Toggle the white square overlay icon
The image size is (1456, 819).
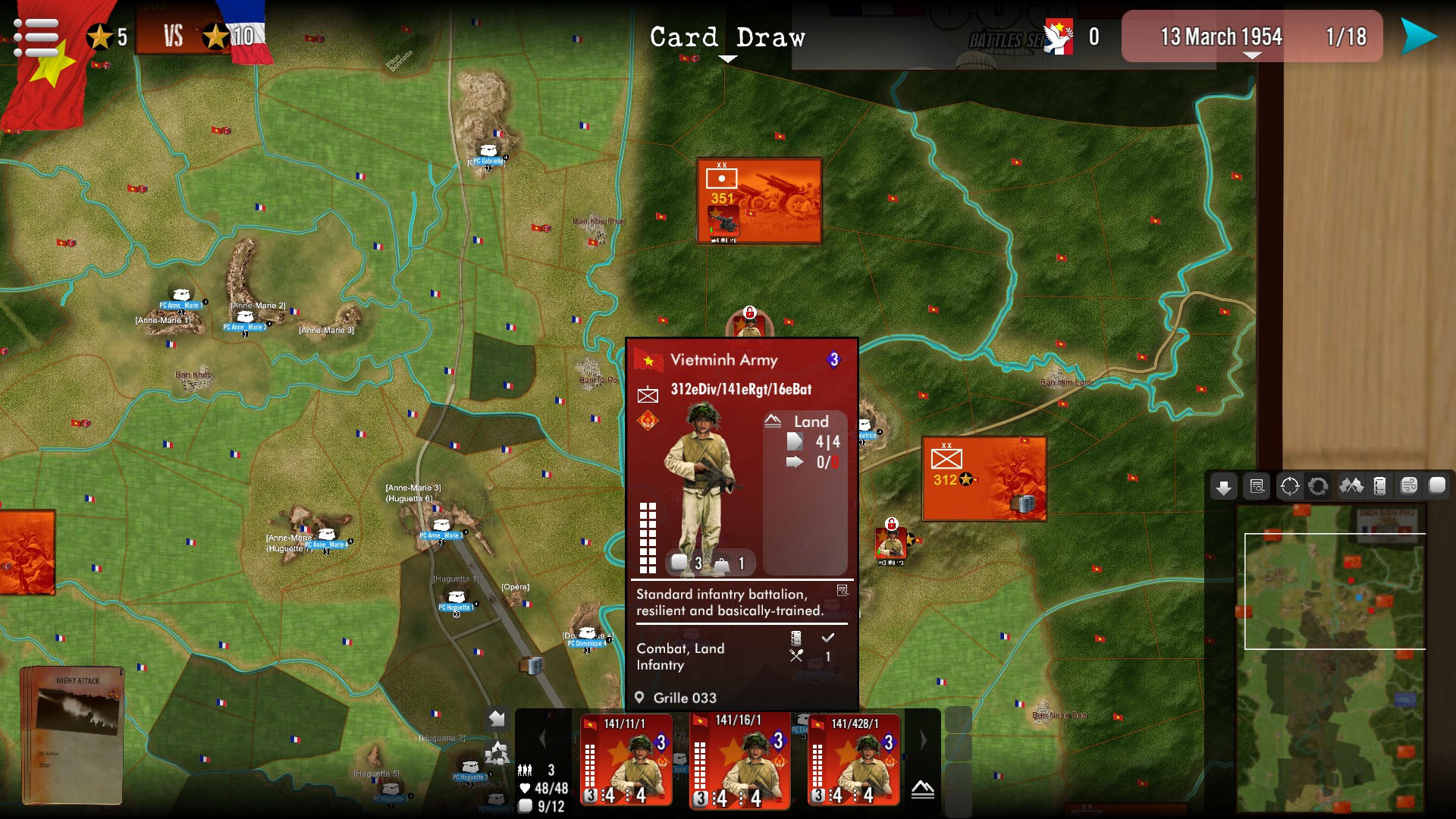pos(1437,487)
